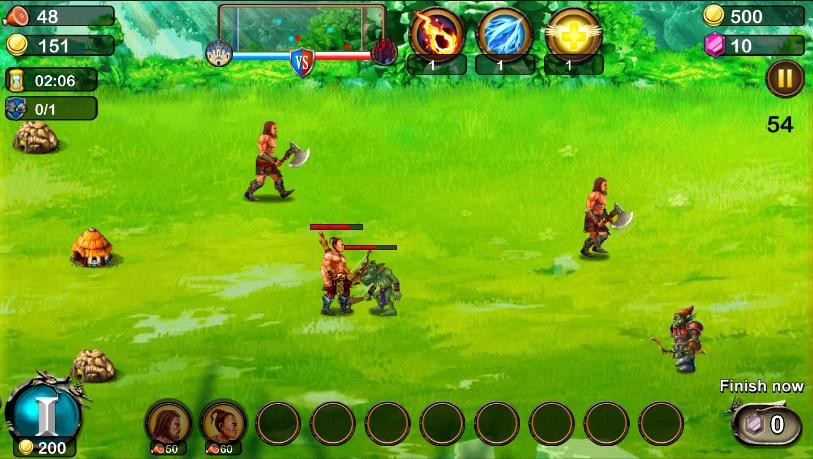Activate the blue ice shard spell
Viewport: 813px width, 459px height.
click(x=504, y=32)
